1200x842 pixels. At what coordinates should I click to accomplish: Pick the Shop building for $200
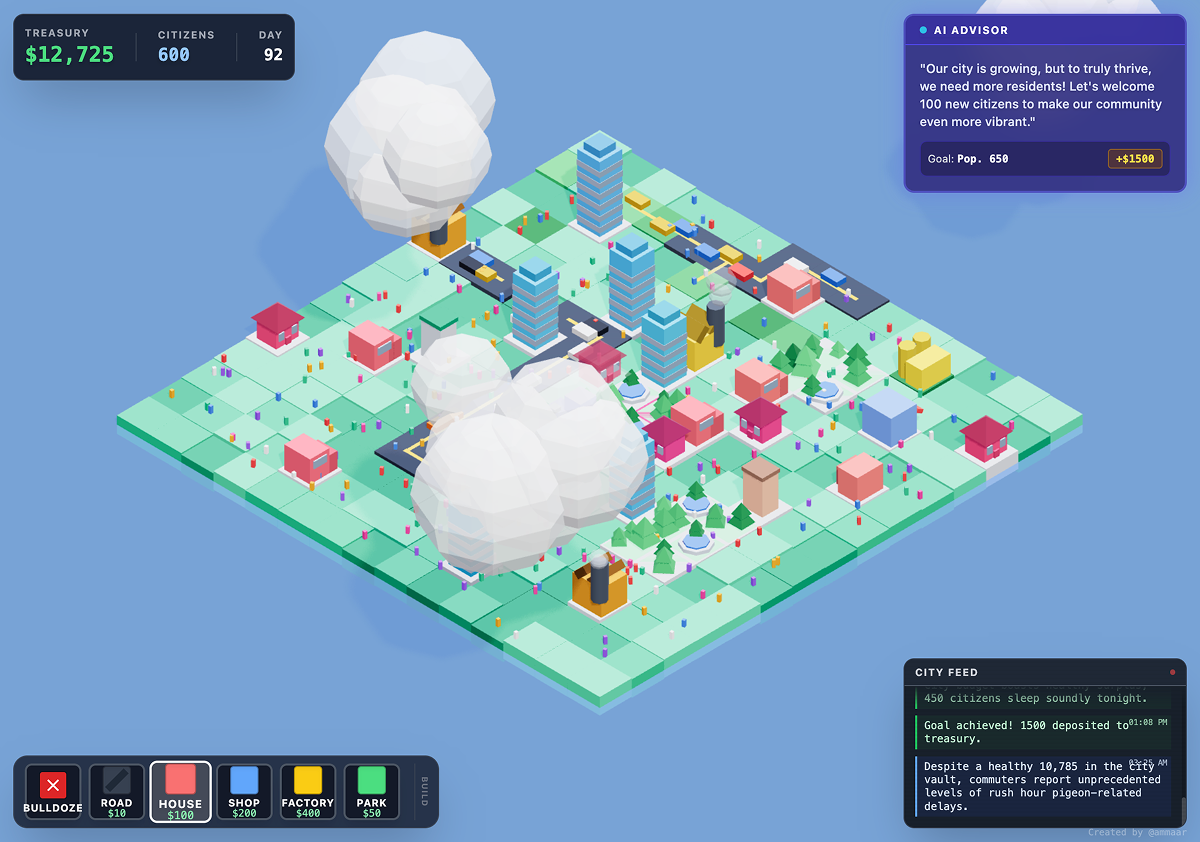(244, 792)
